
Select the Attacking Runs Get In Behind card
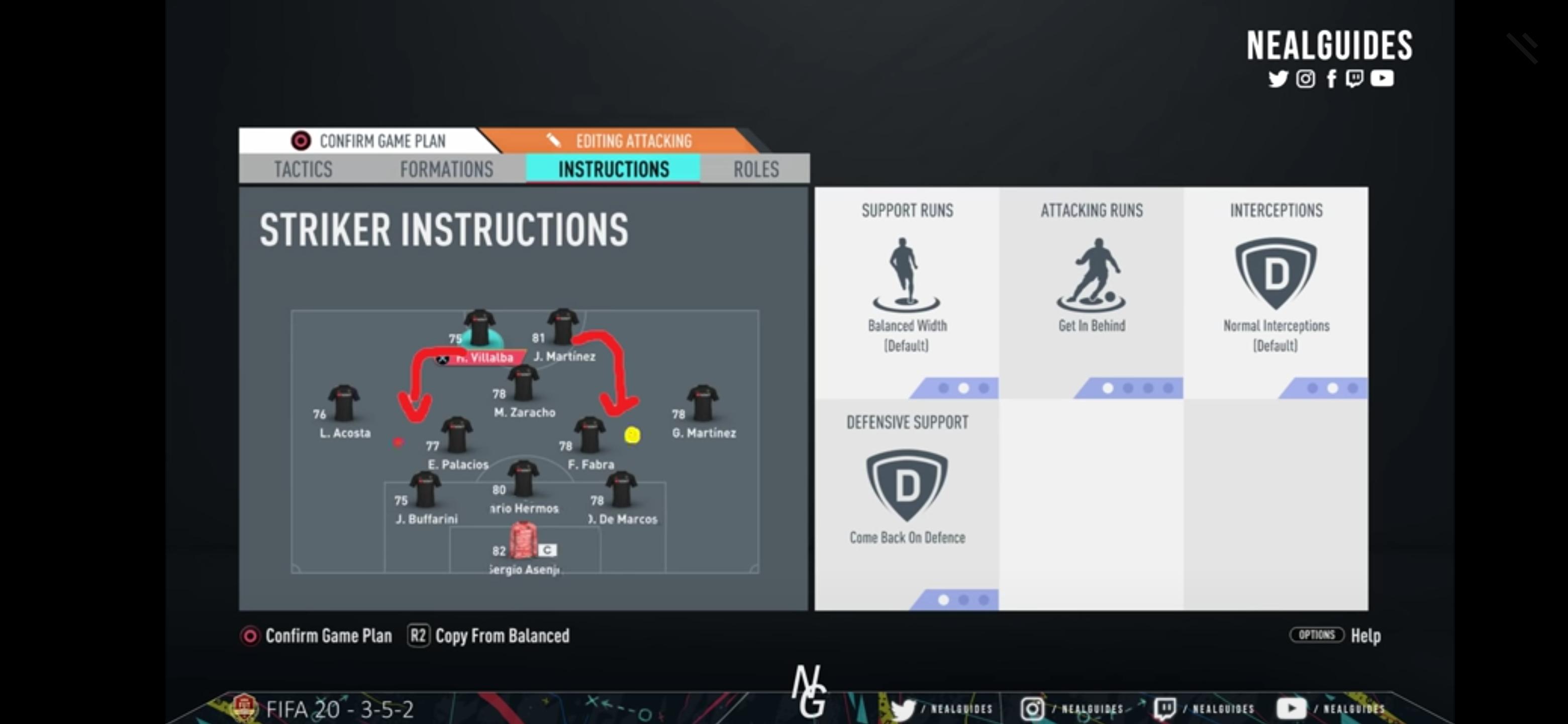click(1092, 292)
